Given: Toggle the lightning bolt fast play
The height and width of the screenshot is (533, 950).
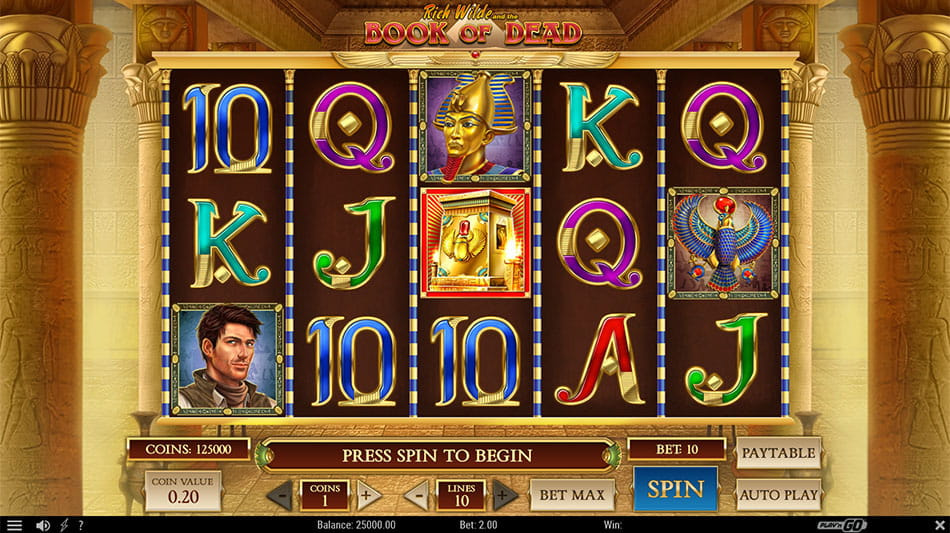Looking at the screenshot, I should point(64,525).
